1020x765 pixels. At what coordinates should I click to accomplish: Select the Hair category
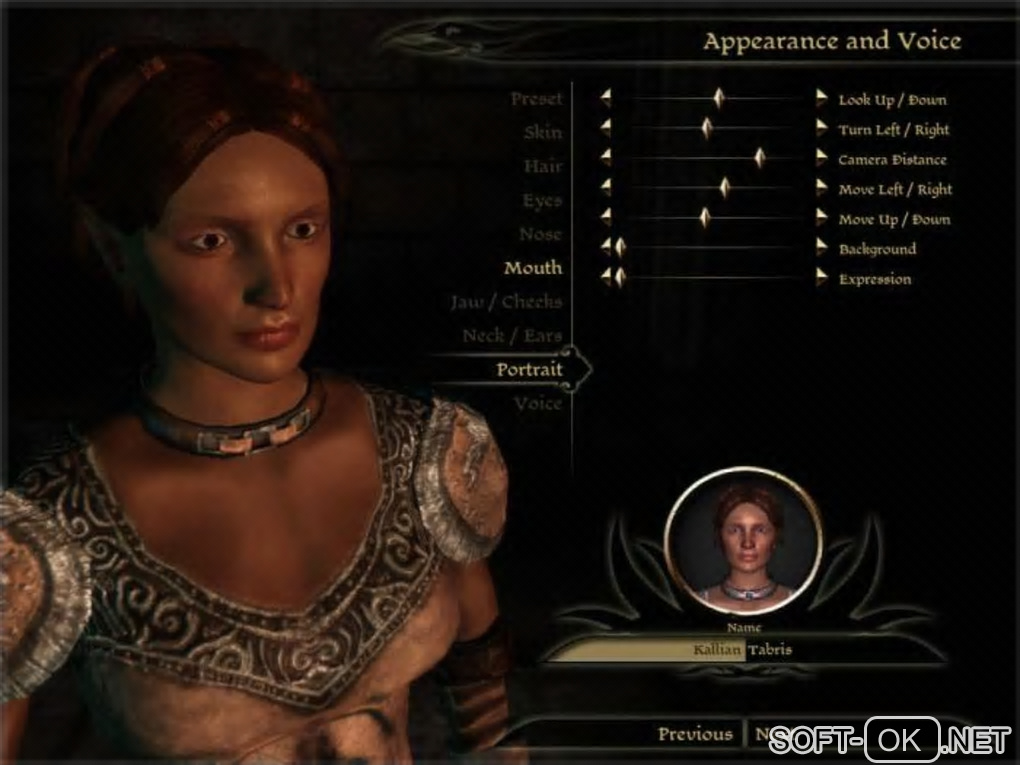coord(542,167)
